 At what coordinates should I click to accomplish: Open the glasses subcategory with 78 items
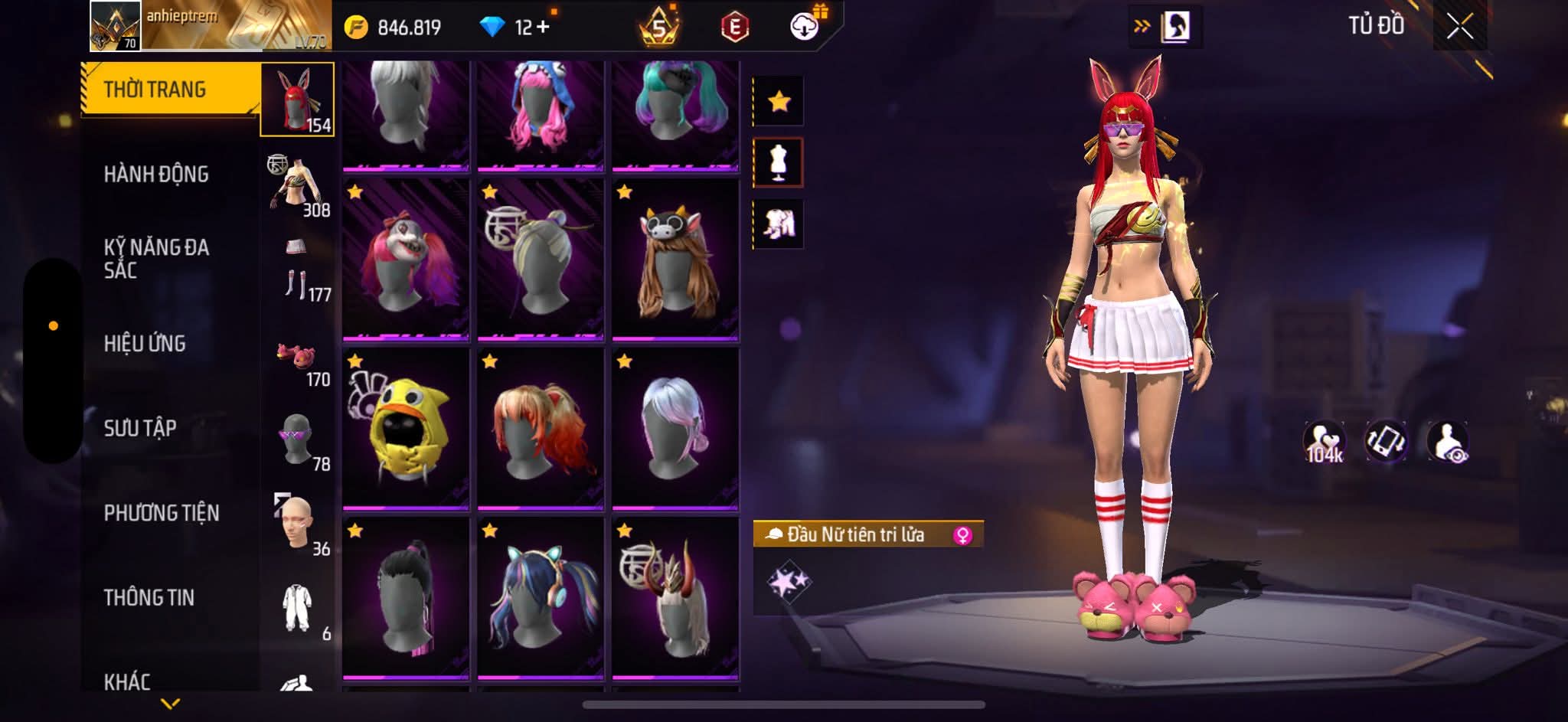tap(299, 440)
